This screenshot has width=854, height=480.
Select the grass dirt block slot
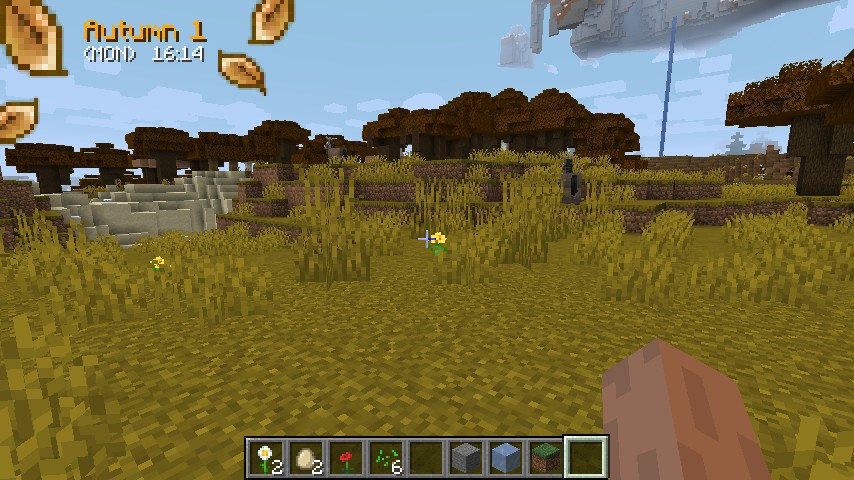[546, 458]
